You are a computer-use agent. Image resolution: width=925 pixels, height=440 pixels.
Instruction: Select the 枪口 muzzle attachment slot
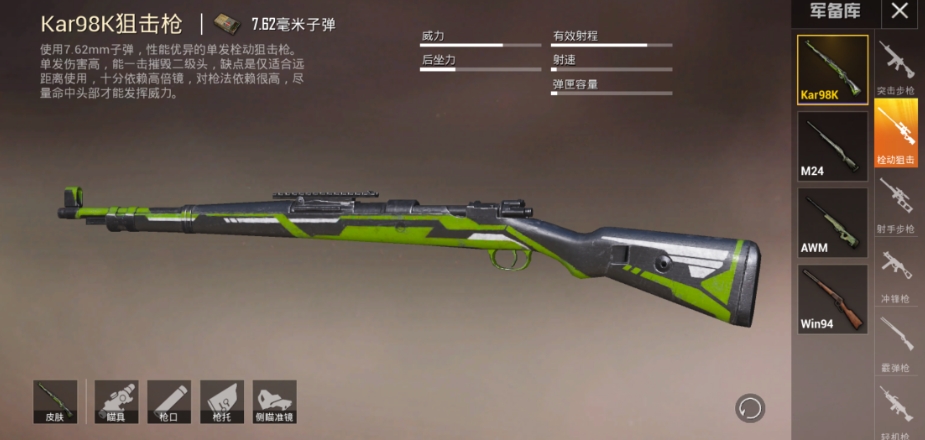tap(168, 400)
